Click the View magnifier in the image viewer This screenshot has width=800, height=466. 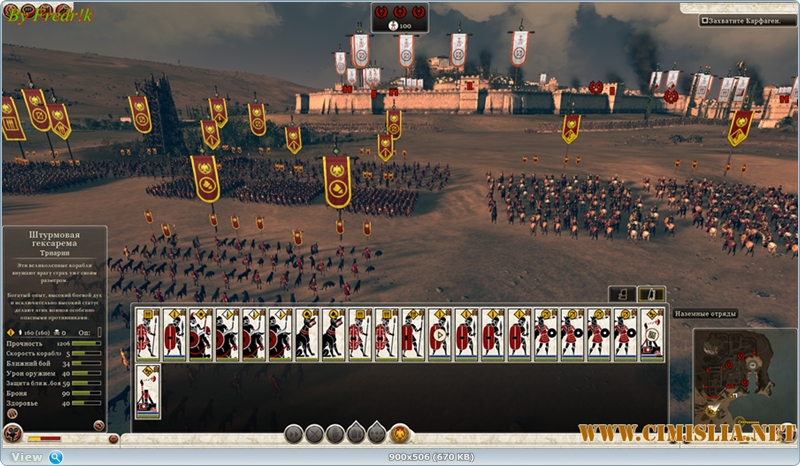click(57, 457)
